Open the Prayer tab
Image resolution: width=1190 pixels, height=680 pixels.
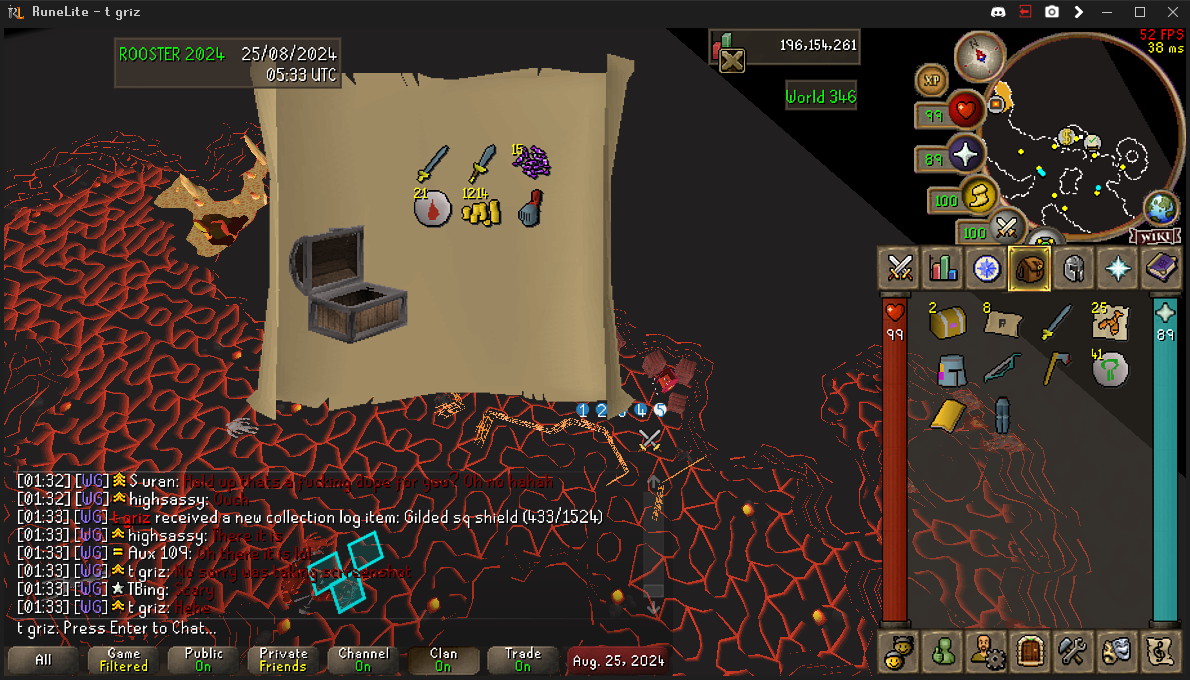point(1117,268)
